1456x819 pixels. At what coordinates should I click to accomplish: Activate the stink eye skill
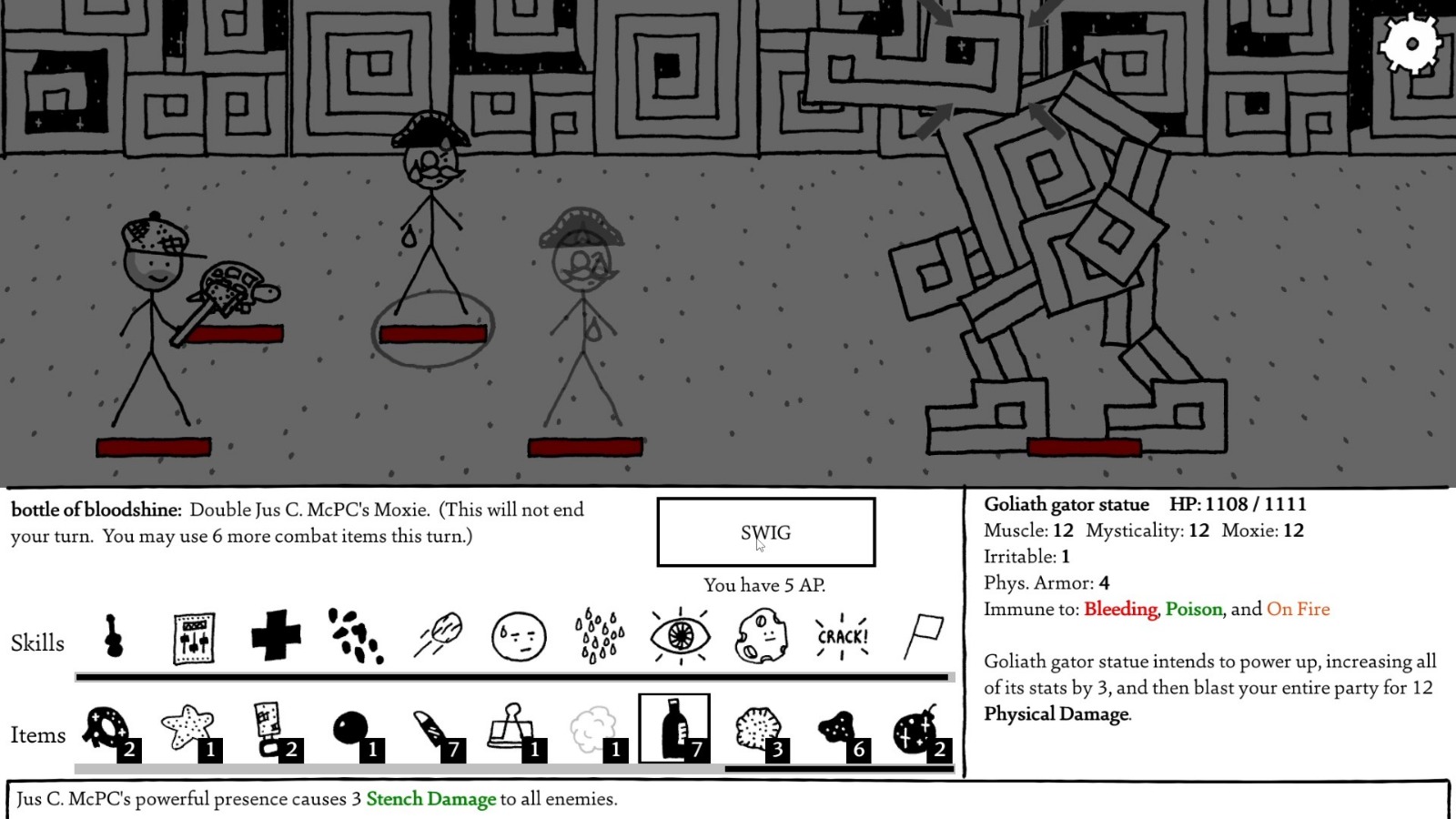pyautogui.click(x=681, y=637)
